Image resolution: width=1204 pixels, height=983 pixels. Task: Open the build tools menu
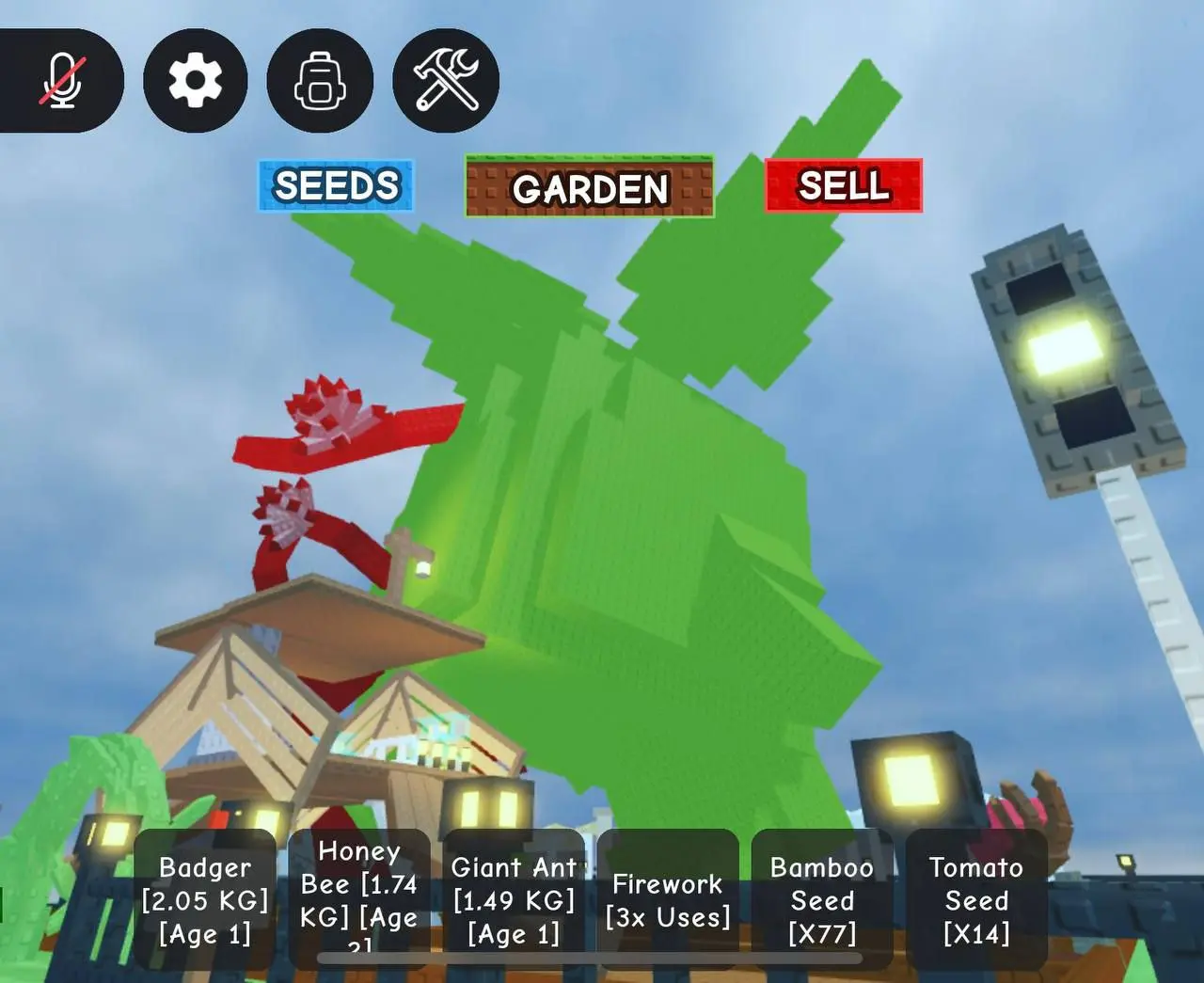click(x=444, y=79)
